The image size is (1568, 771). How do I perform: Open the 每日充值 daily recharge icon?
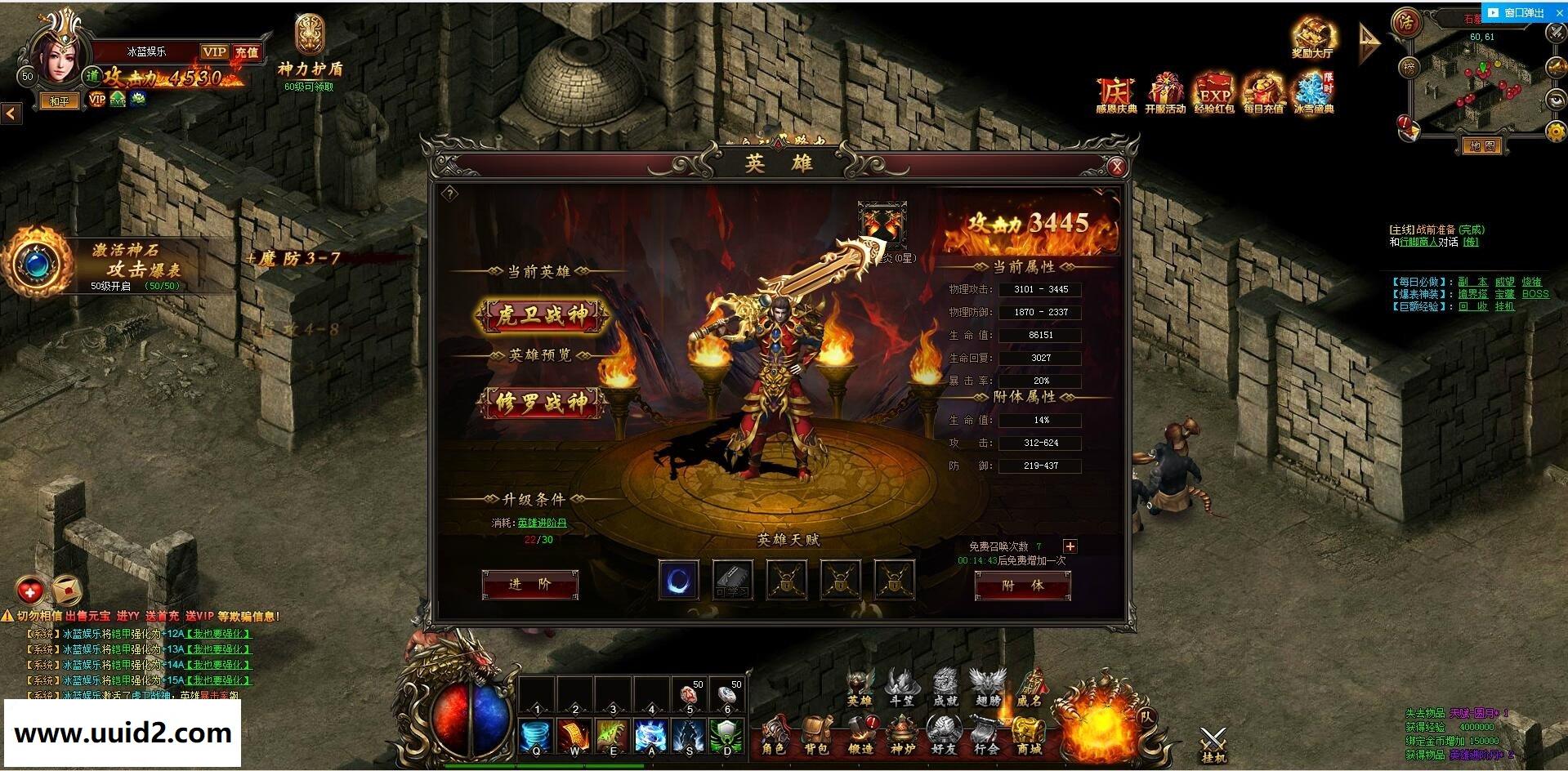tap(1263, 93)
